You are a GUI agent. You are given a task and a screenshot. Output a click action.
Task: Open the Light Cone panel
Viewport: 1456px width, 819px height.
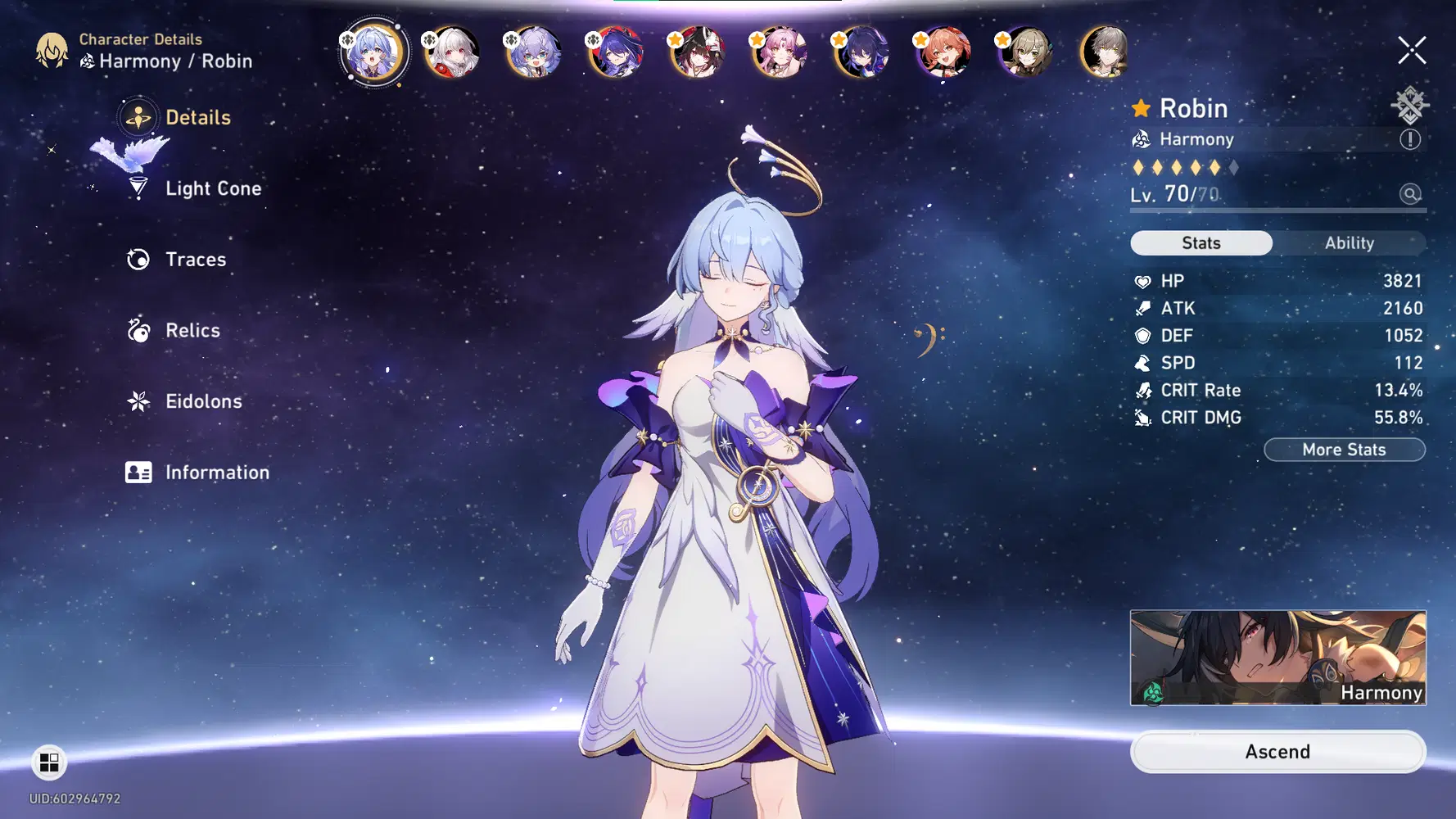click(x=213, y=188)
